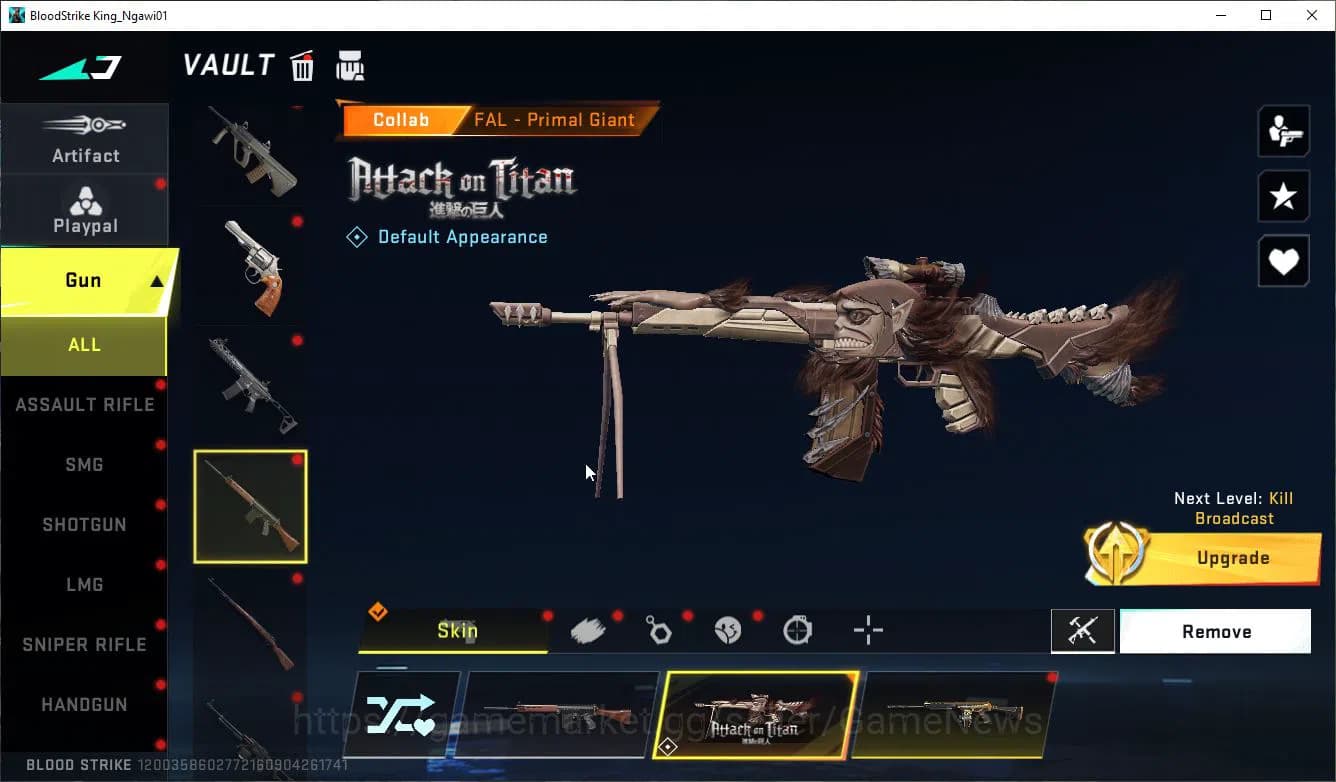Open the spray paint attachment slot
1336x782 pixels.
tap(589, 629)
